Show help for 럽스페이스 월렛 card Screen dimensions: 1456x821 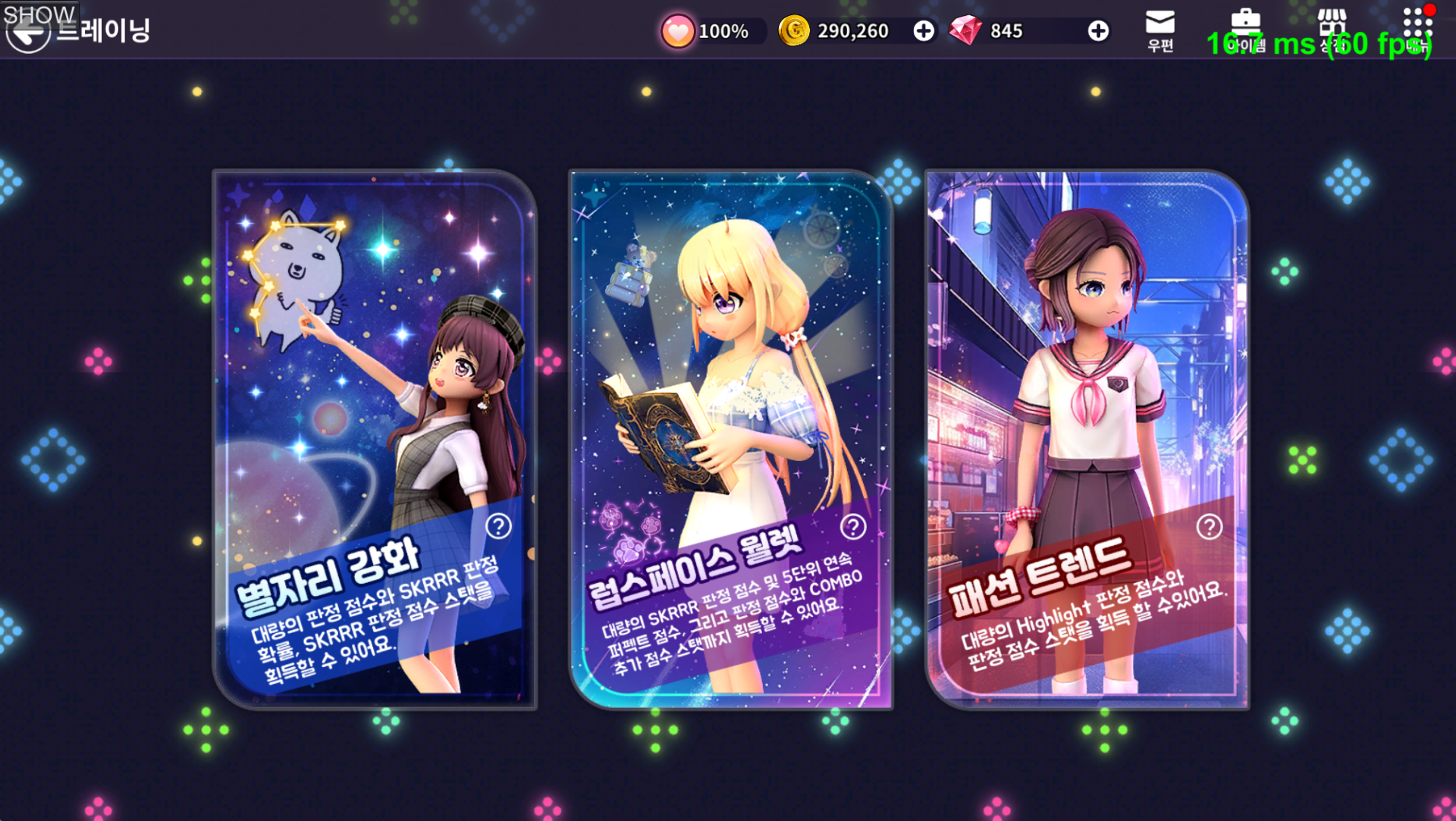point(853,526)
